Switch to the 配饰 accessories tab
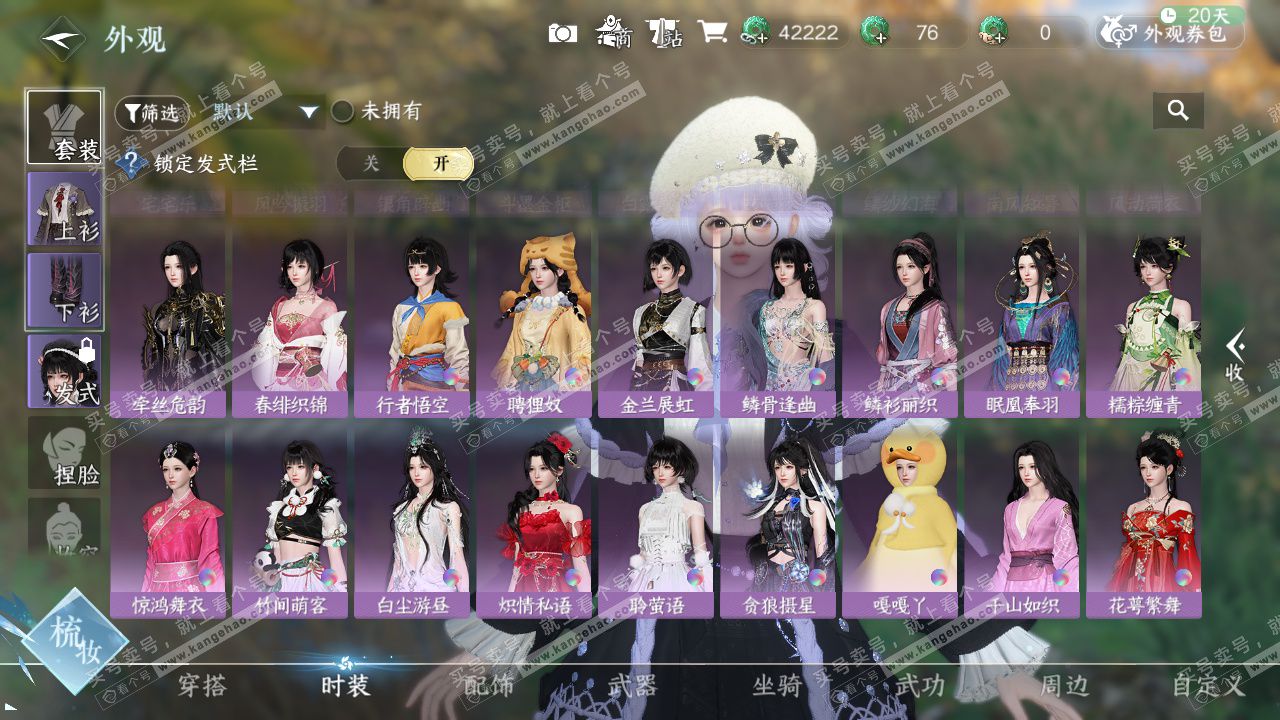Image resolution: width=1280 pixels, height=720 pixels. point(489,685)
